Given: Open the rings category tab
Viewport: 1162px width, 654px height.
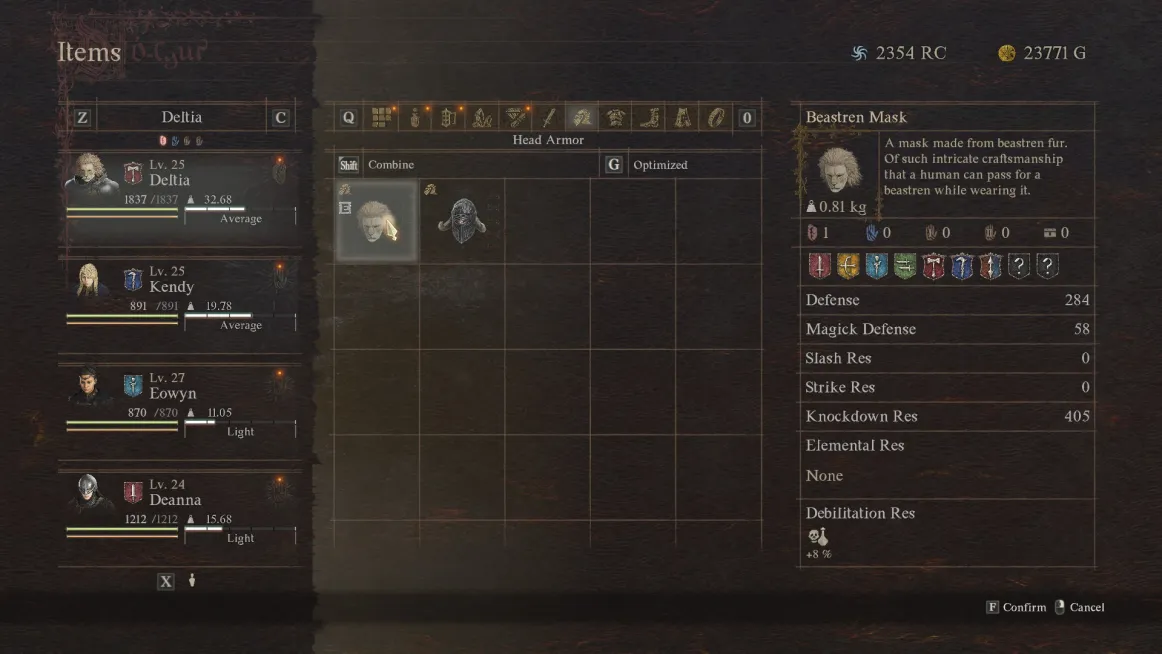Looking at the screenshot, I should coord(716,118).
